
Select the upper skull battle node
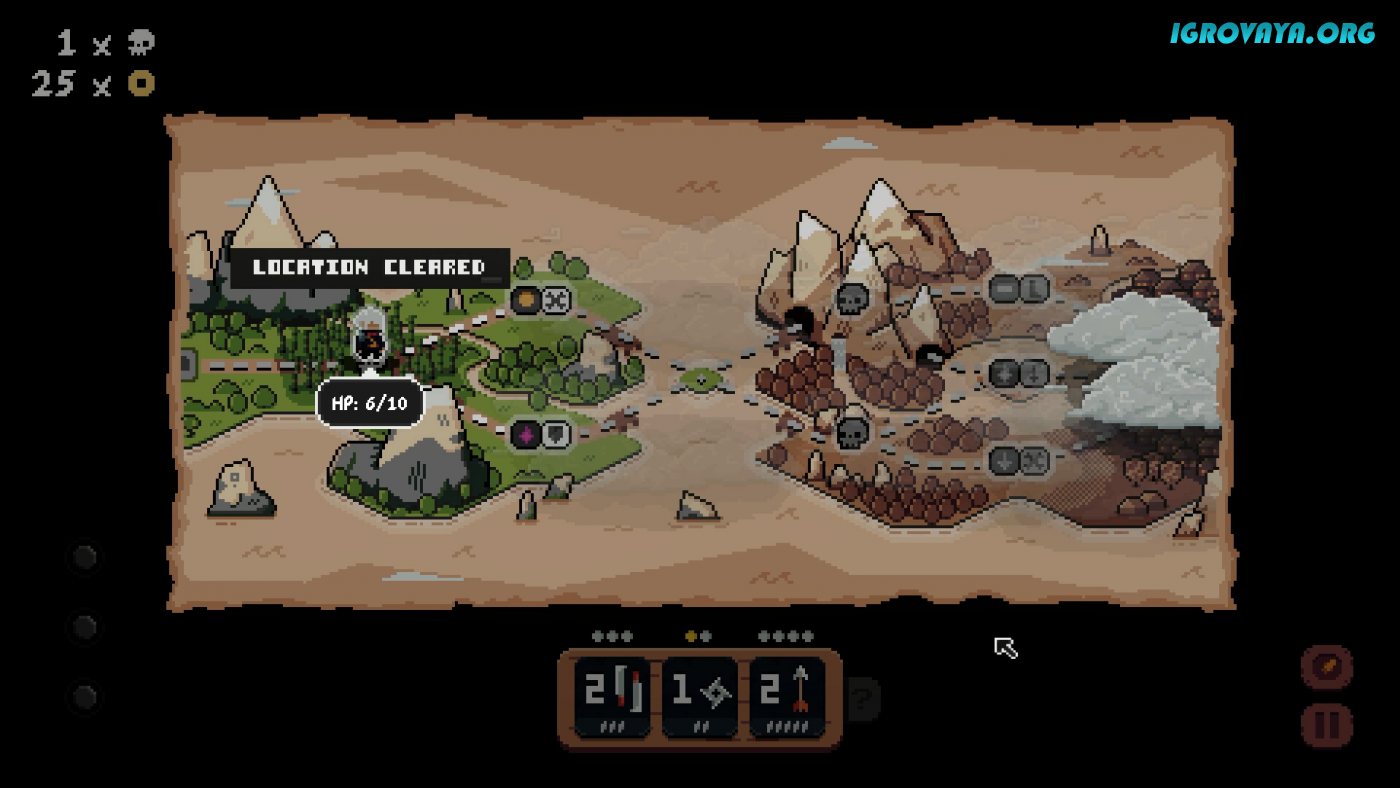coord(852,298)
